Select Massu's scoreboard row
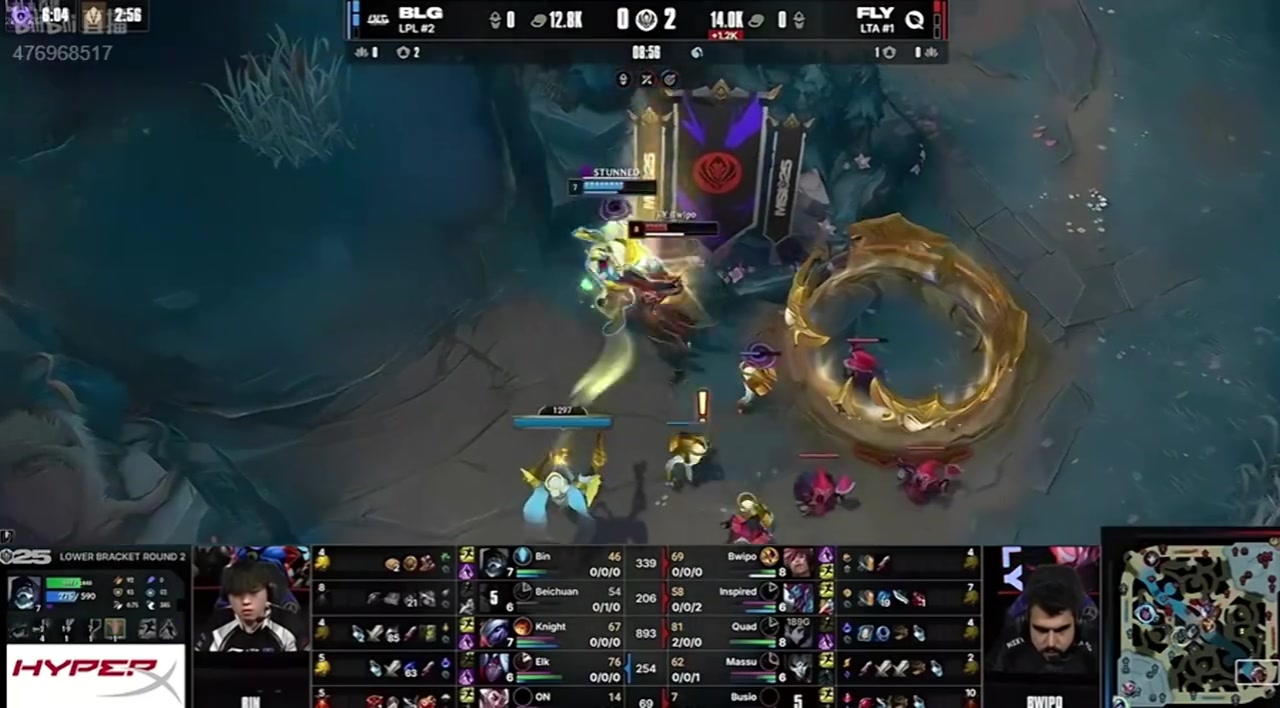The image size is (1280, 708). coord(740,666)
